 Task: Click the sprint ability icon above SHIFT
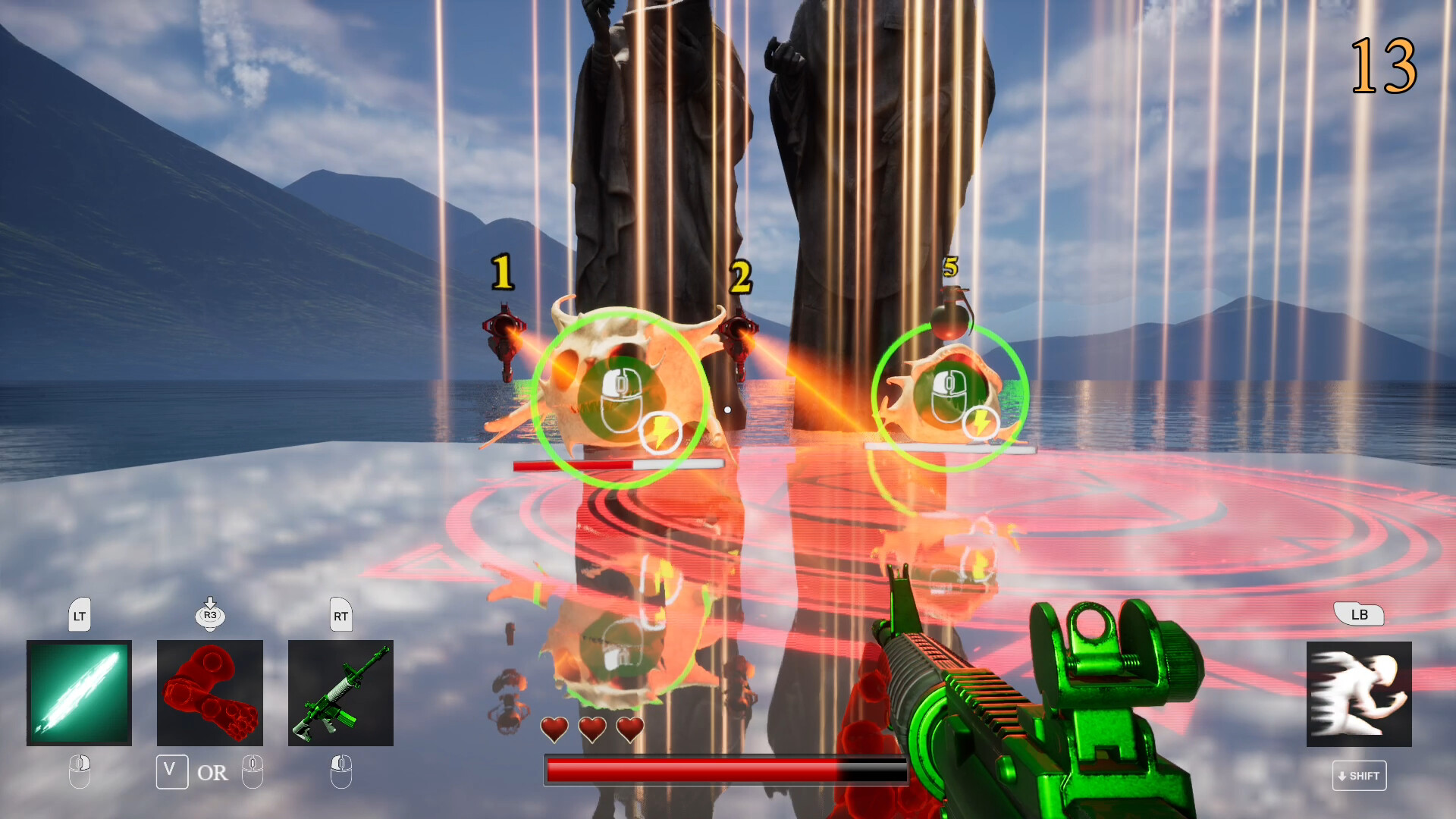[x=1359, y=692]
